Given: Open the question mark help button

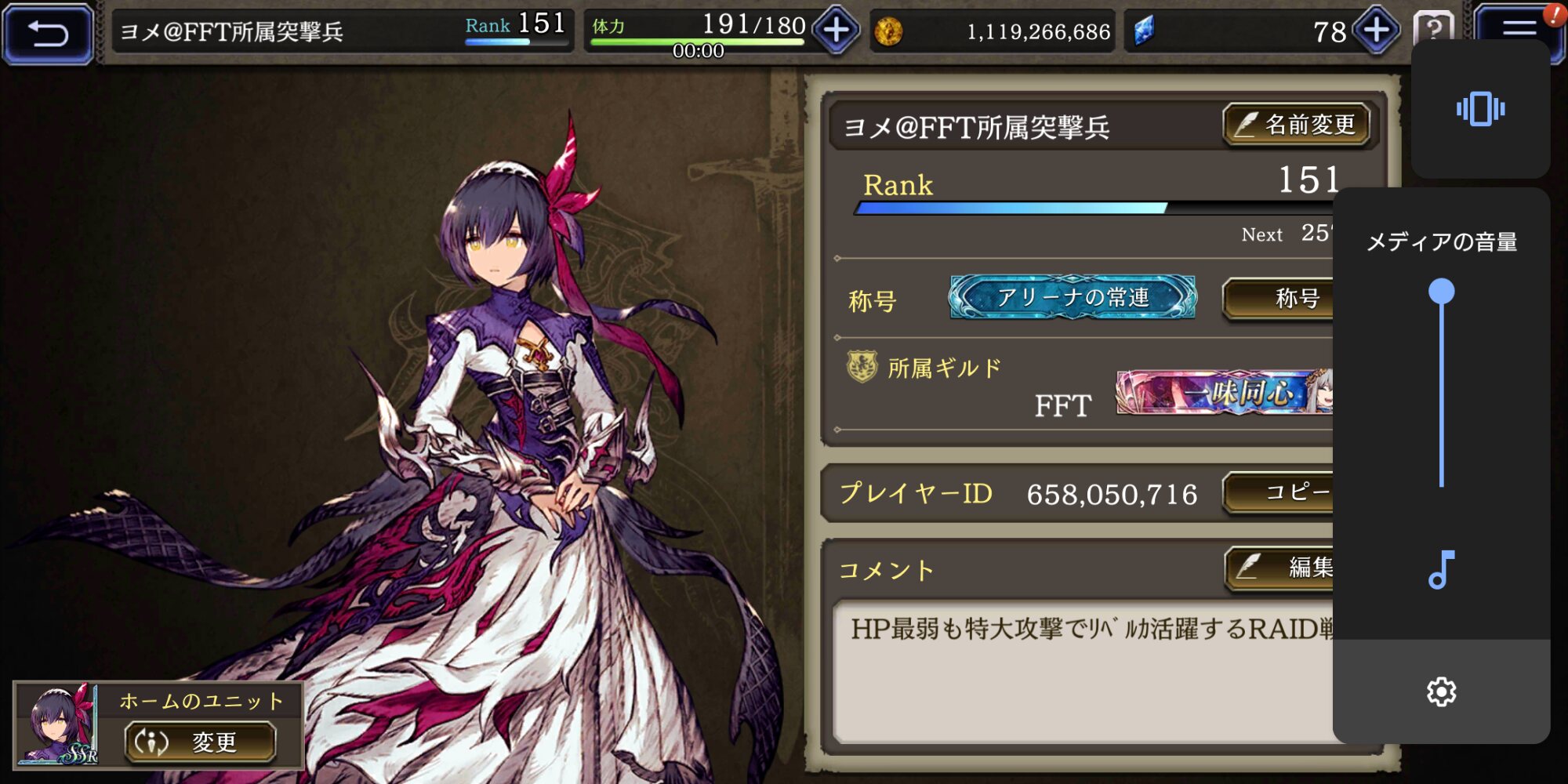Looking at the screenshot, I should pyautogui.click(x=1432, y=27).
